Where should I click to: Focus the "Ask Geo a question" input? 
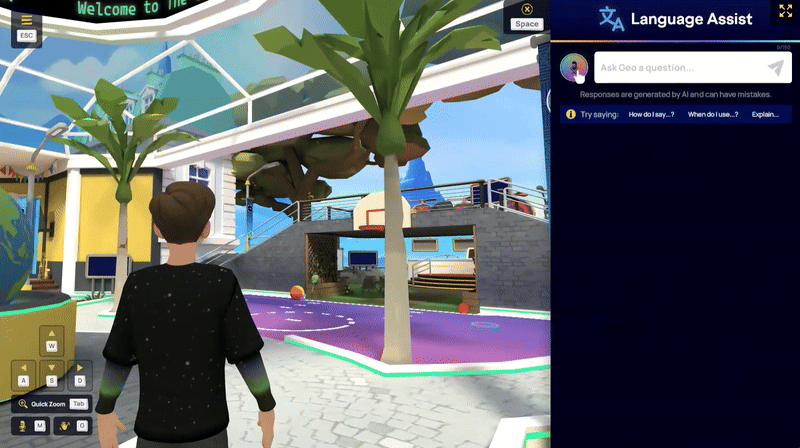click(x=680, y=67)
